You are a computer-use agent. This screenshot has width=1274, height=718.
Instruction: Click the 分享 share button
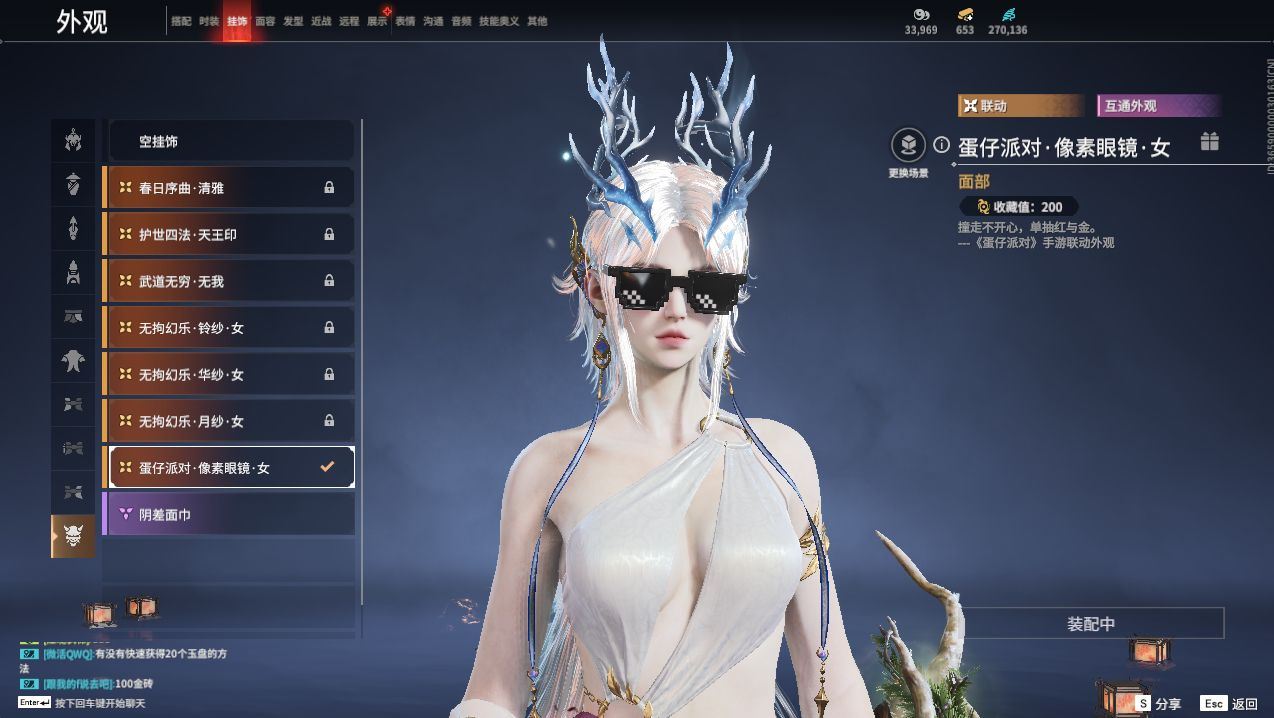tap(1158, 704)
